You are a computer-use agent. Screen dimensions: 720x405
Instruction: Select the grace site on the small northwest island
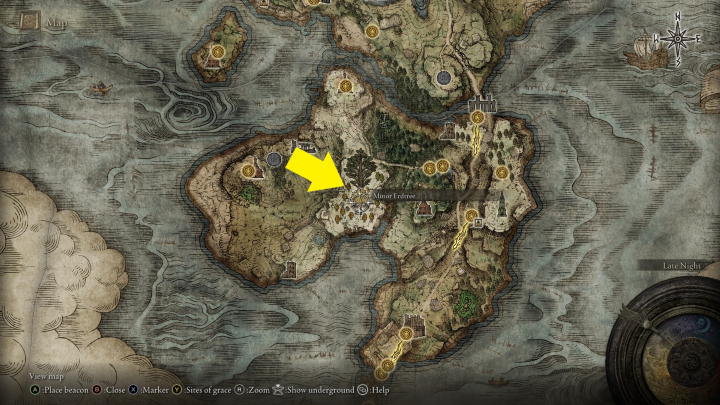click(x=217, y=49)
